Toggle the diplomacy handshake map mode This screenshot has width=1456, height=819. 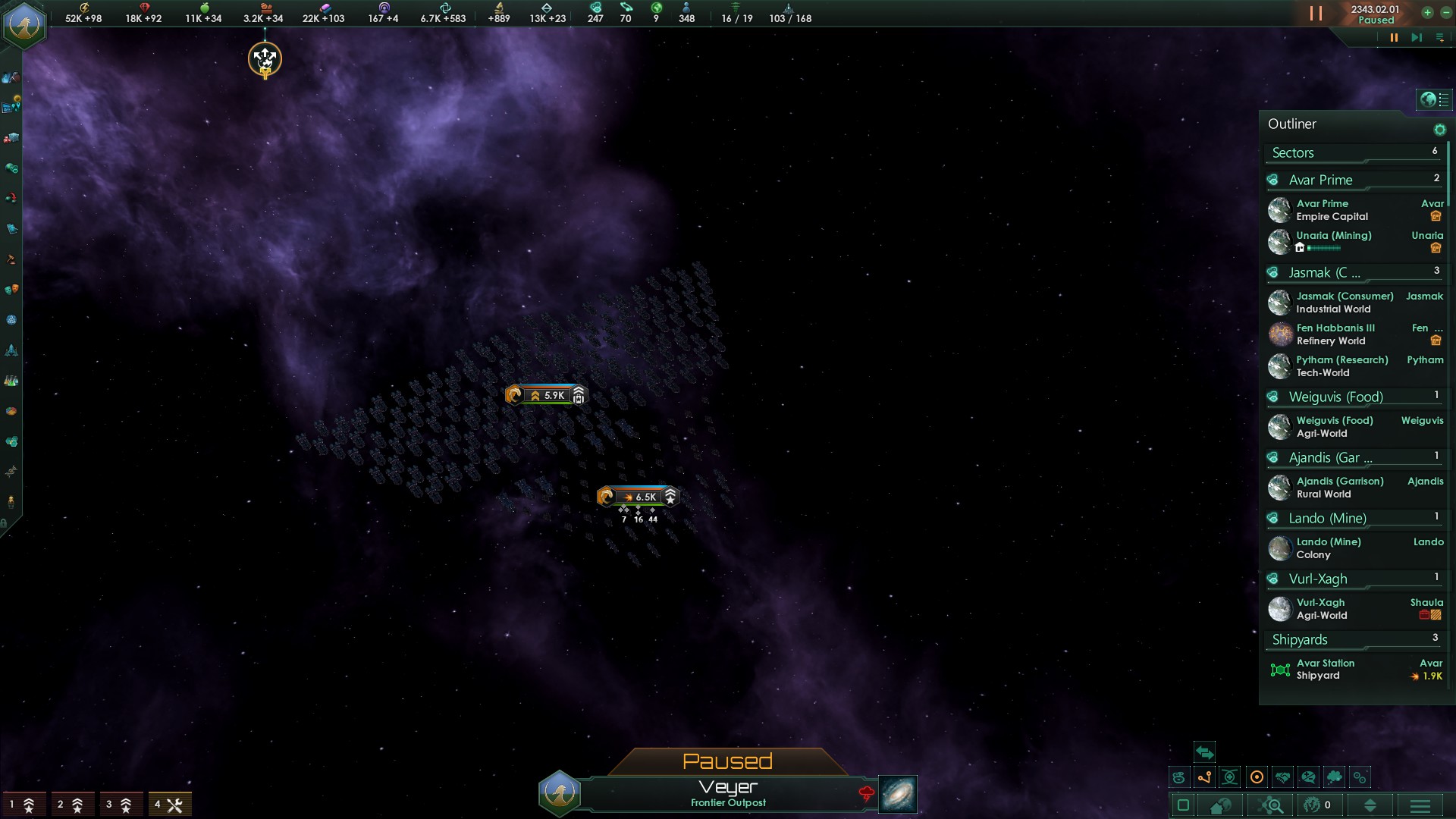pos(1283,777)
